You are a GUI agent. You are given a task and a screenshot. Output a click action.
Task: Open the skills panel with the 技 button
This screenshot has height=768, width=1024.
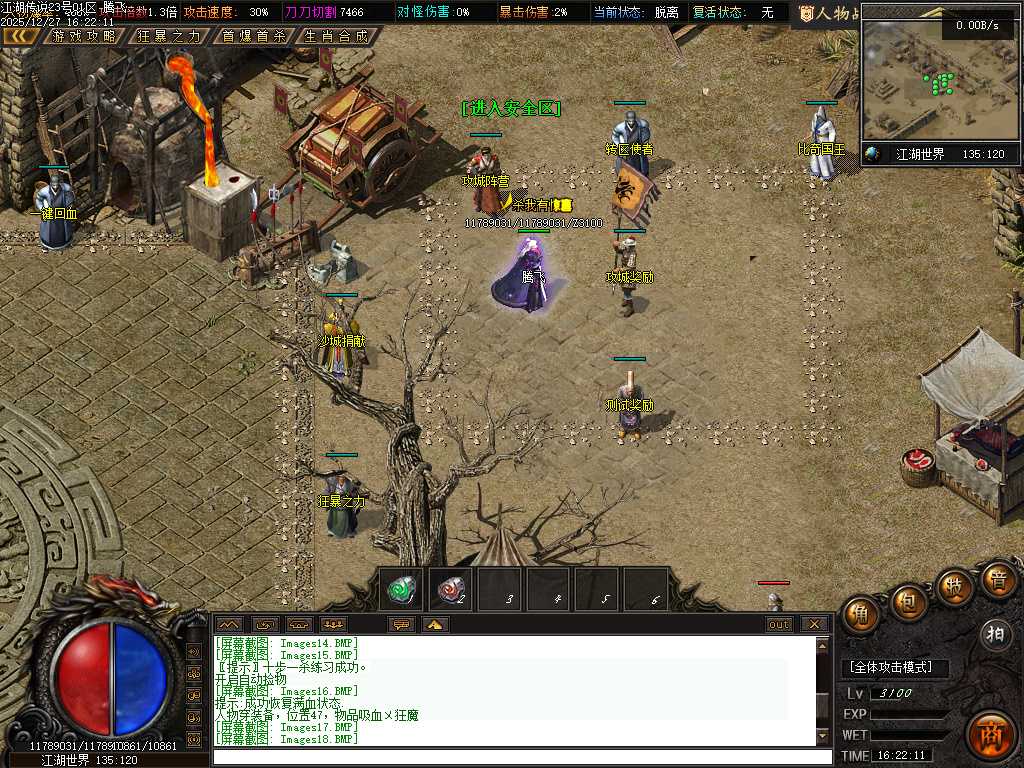[x=955, y=587]
